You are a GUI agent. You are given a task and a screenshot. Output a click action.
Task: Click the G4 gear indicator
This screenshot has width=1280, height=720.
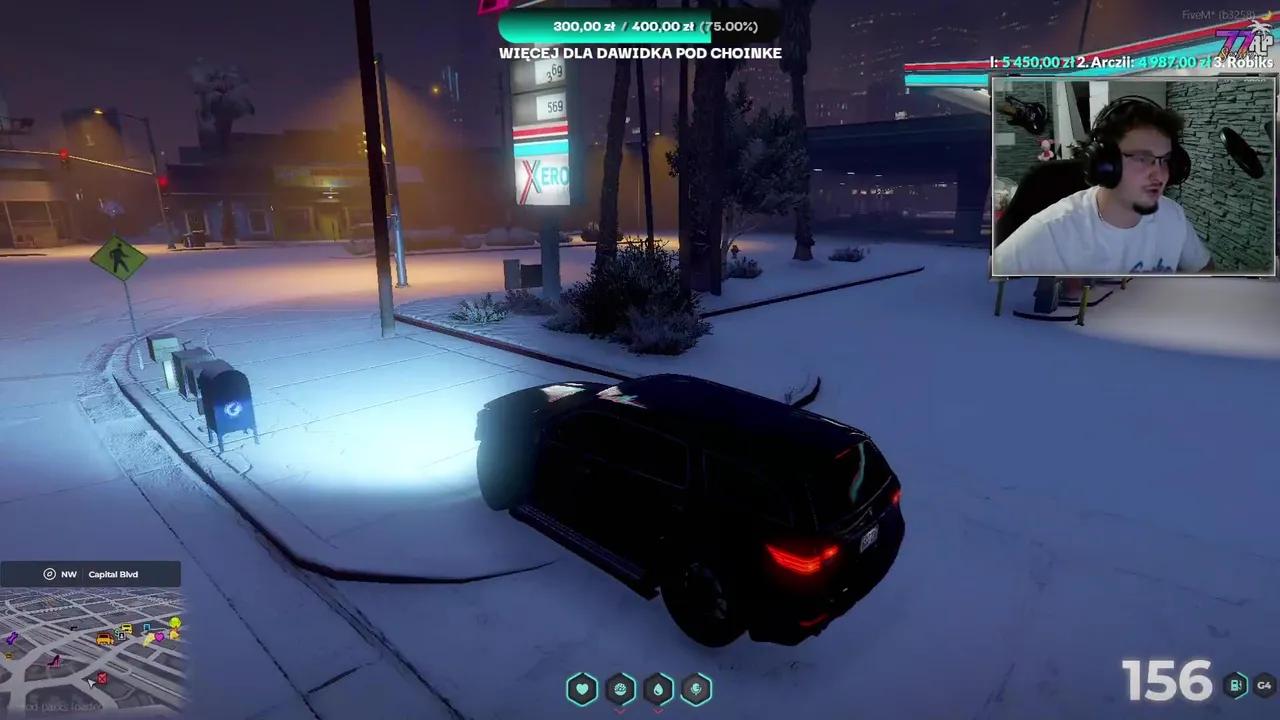click(x=1264, y=685)
